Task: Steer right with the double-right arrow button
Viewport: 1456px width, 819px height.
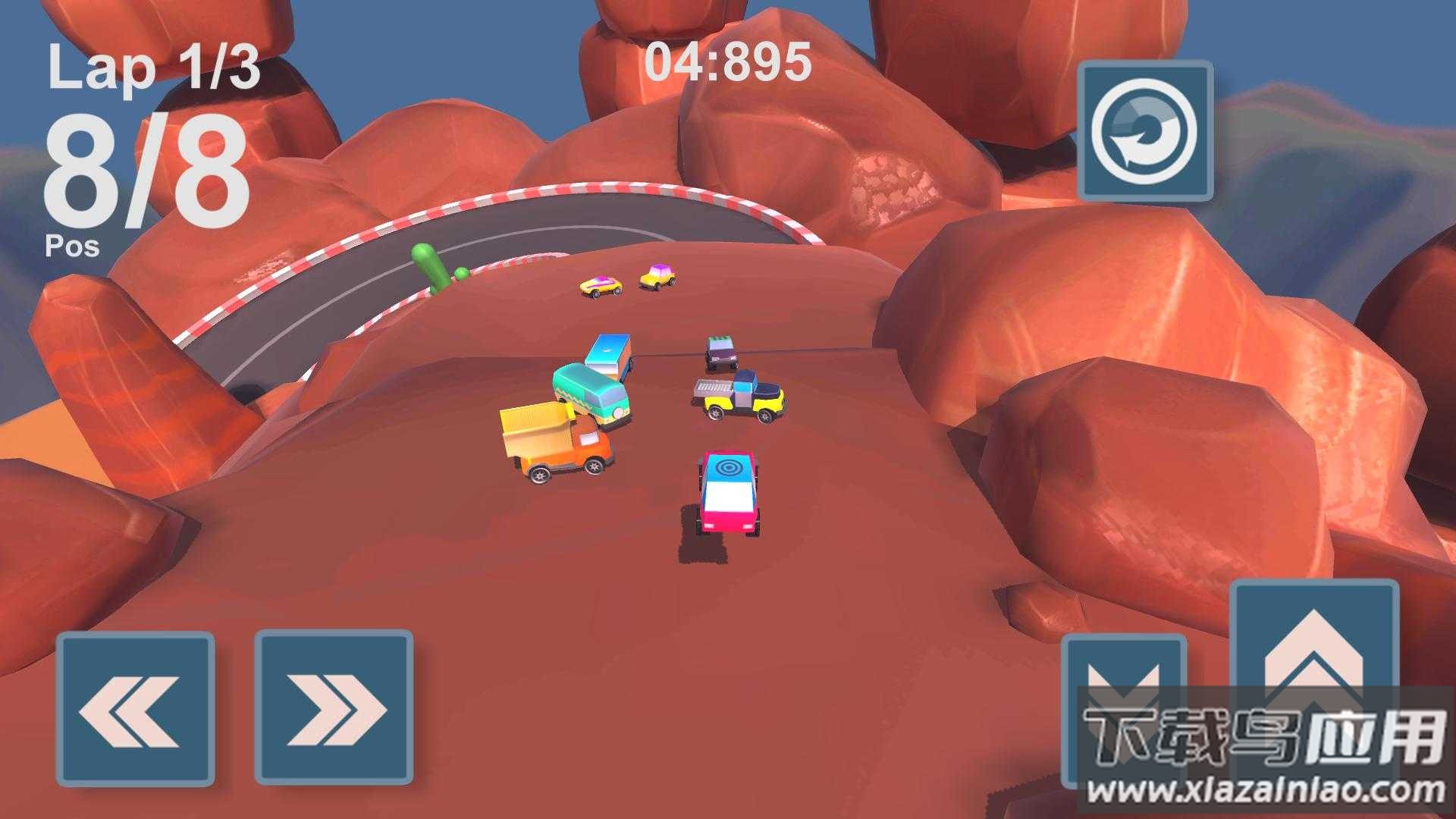Action: click(x=334, y=708)
